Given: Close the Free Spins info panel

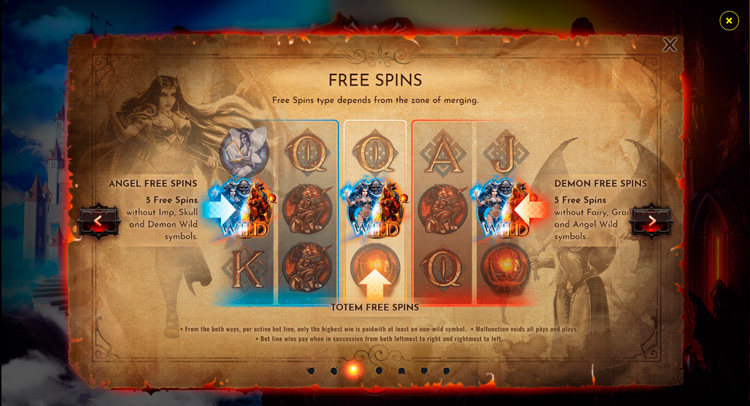Looking at the screenshot, I should coord(669,45).
